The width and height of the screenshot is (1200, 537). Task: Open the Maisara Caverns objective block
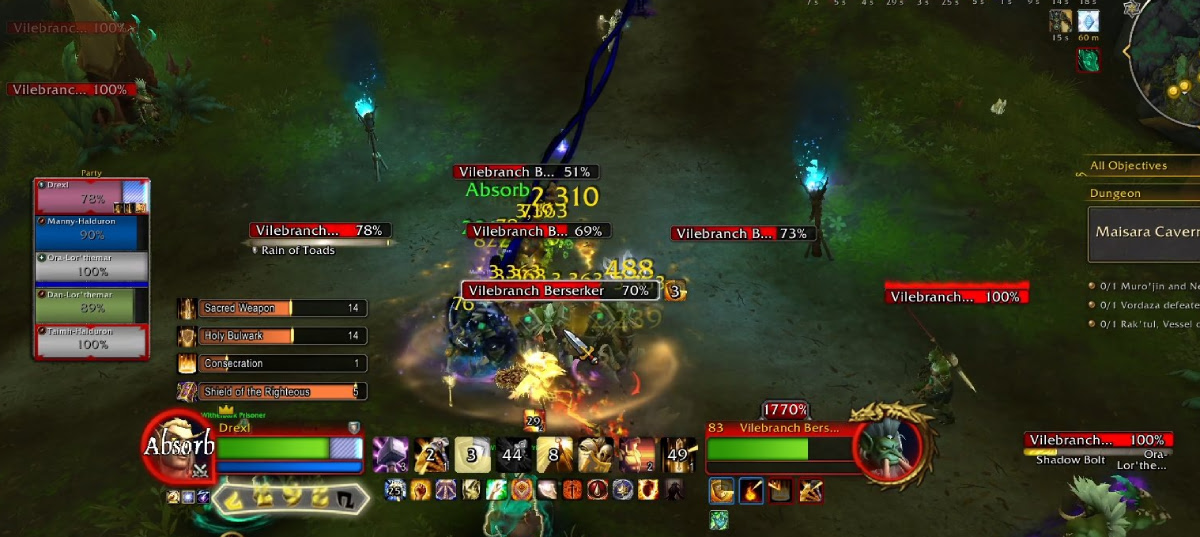(1144, 233)
